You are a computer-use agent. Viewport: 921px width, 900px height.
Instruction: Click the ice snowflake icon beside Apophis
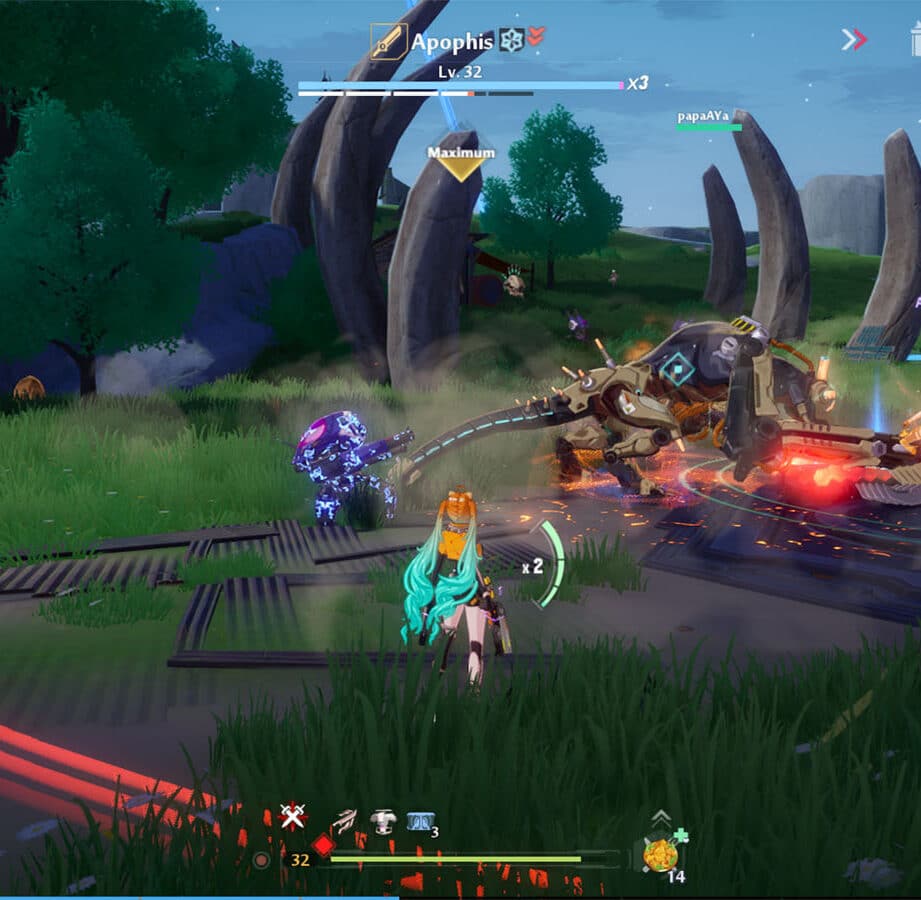pos(511,40)
